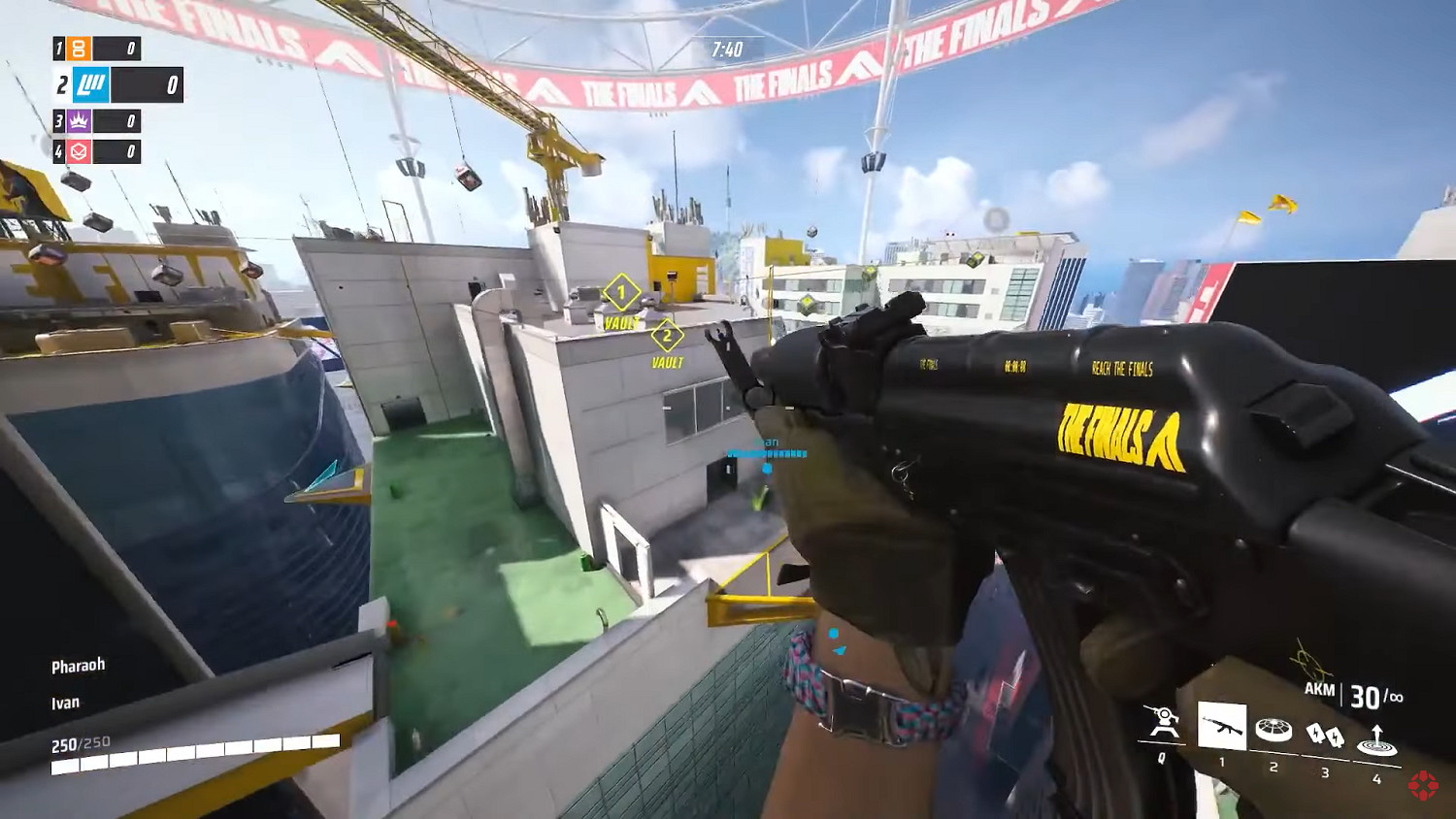Click the Vault 2 objective marker
1456x819 pixels.
click(x=667, y=337)
